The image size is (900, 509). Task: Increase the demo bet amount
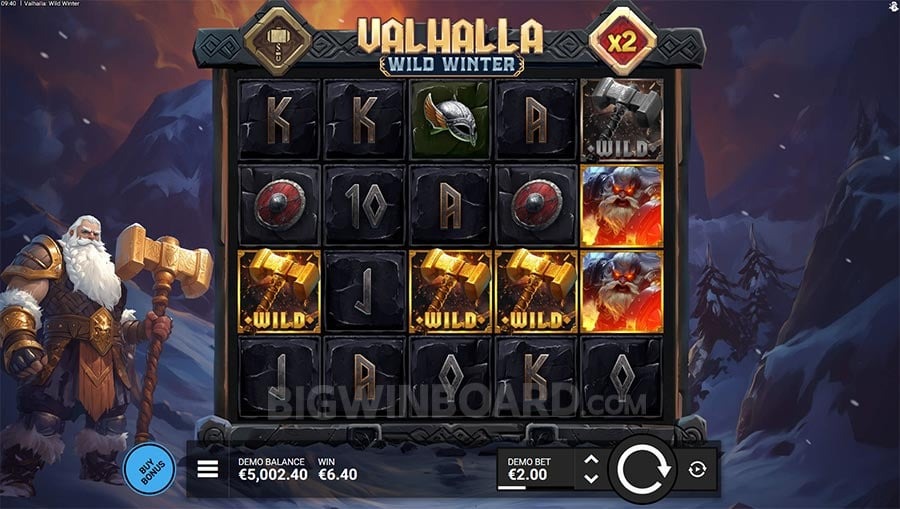(591, 460)
